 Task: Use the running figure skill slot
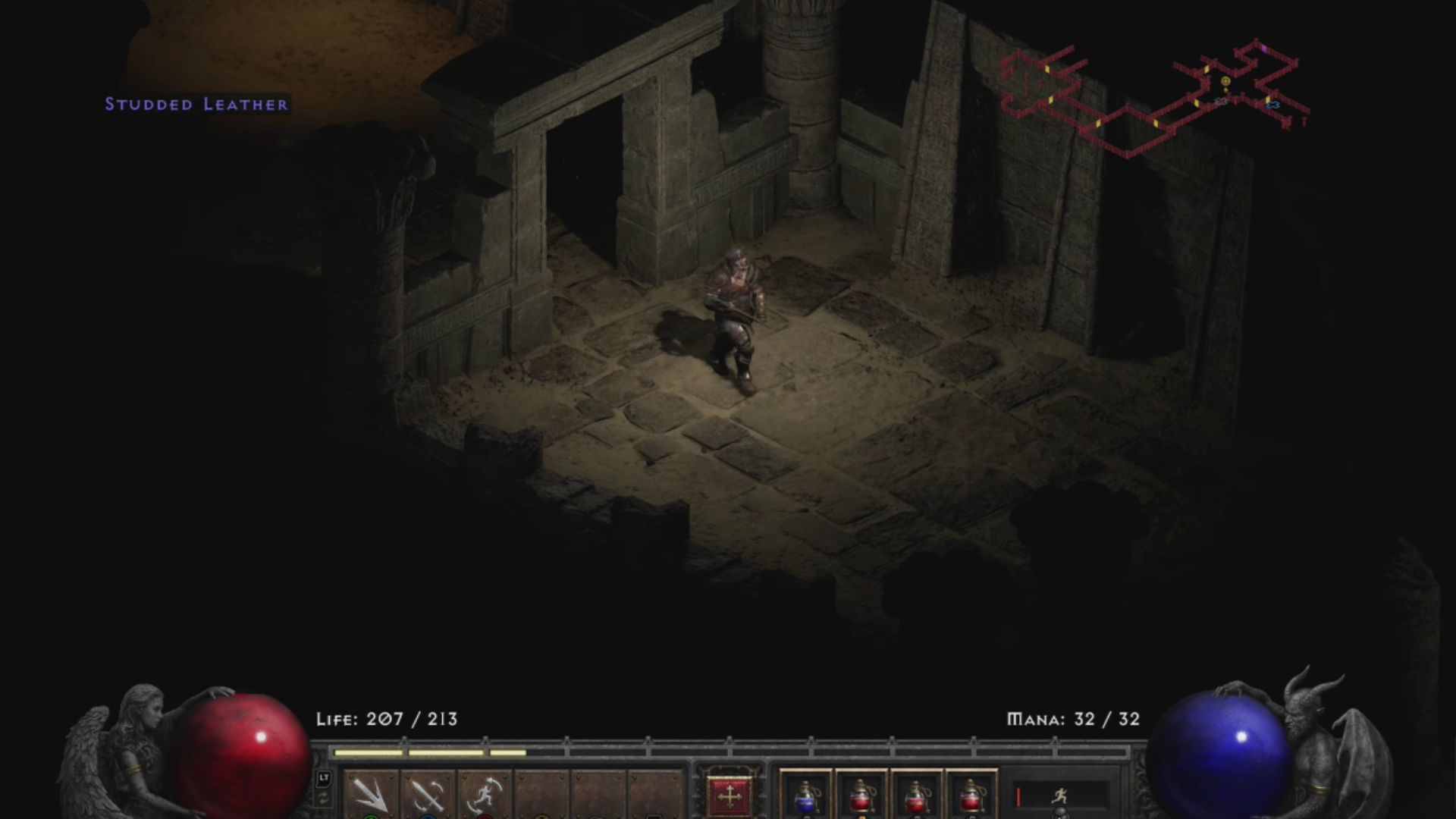click(485, 795)
